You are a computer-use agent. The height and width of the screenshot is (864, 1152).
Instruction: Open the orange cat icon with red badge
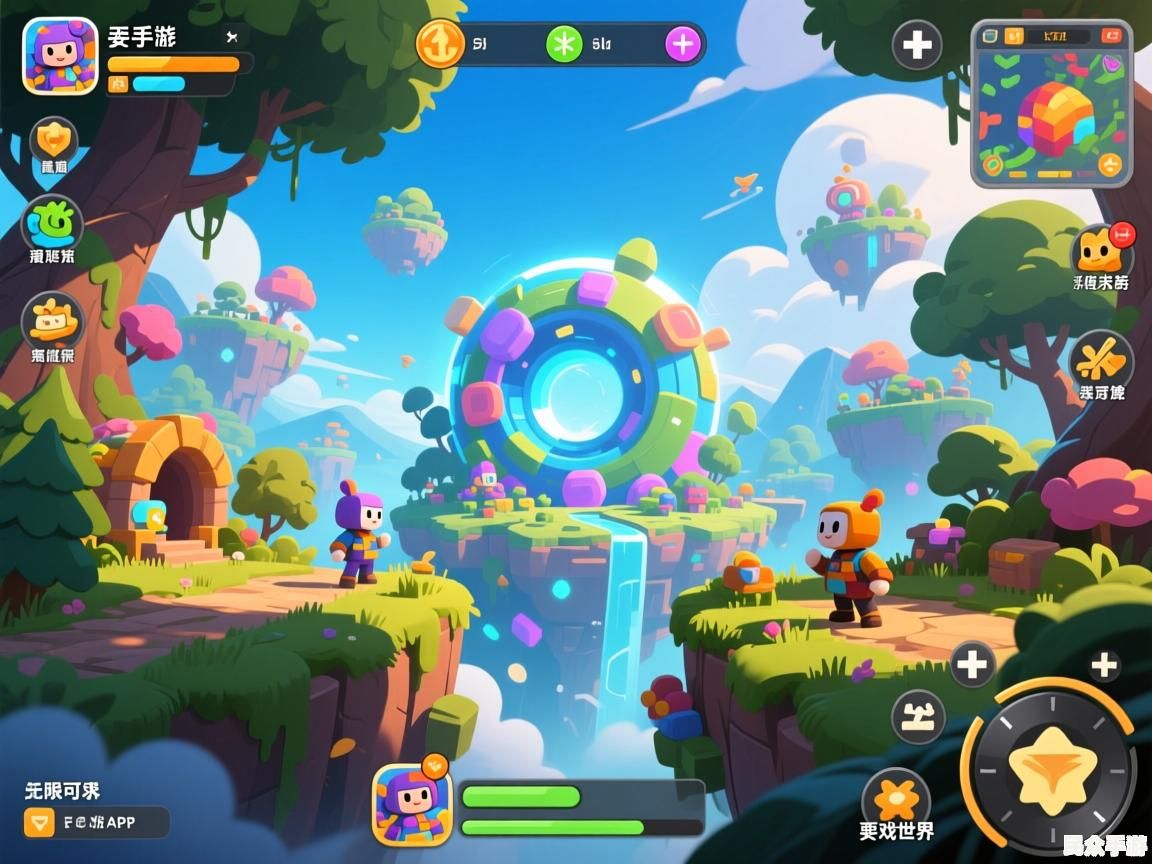[1100, 250]
